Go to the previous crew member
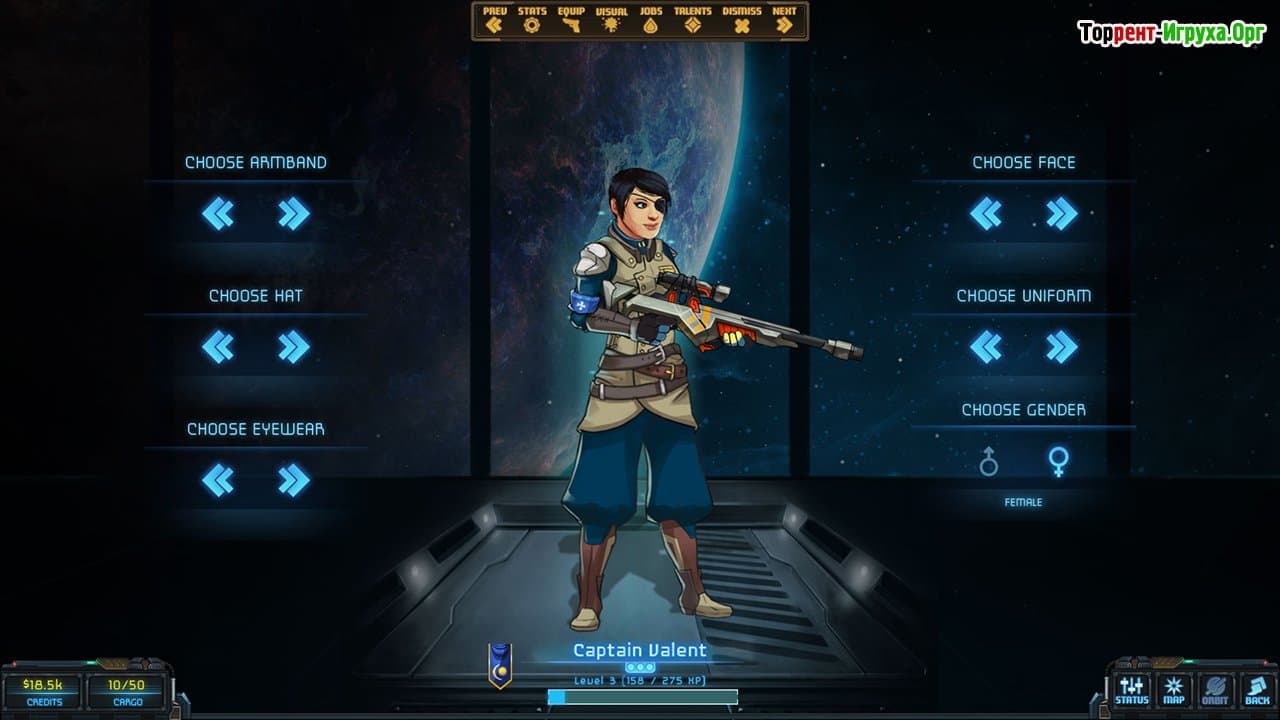The image size is (1280, 720). (x=494, y=21)
